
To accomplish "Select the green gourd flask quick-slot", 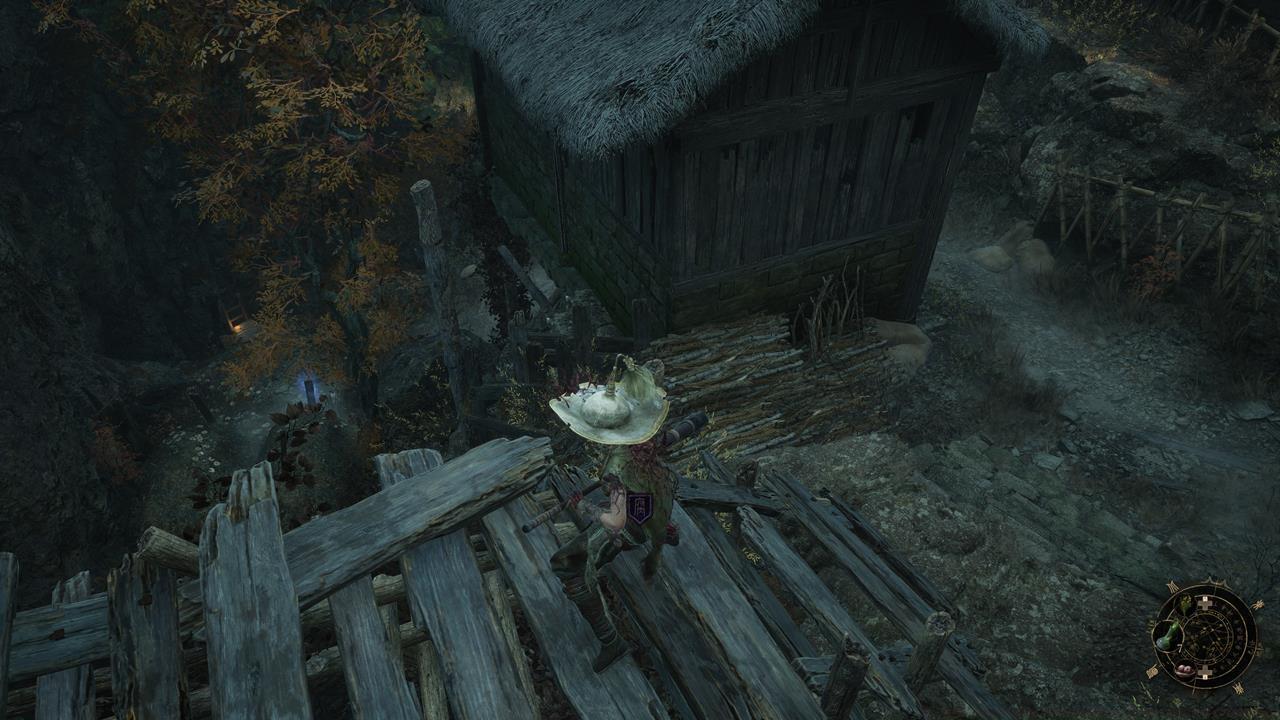I will coord(1167,637).
